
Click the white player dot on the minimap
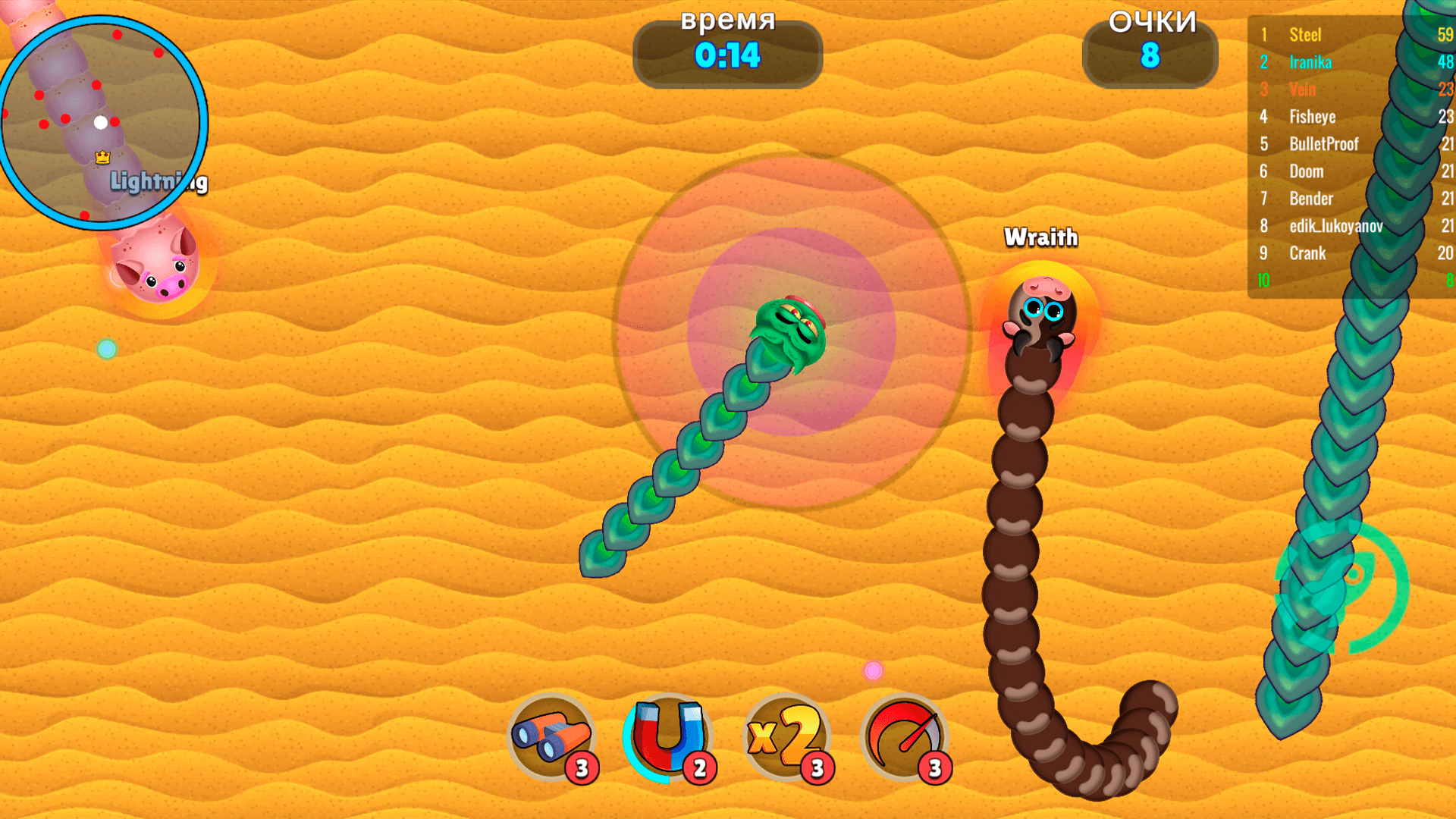pos(99,121)
